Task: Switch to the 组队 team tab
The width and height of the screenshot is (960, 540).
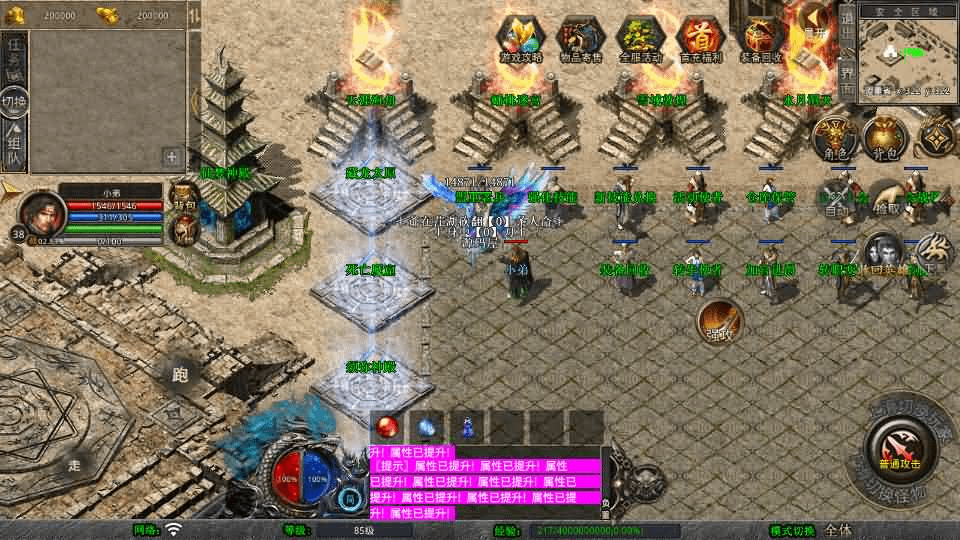Action: pos(14,146)
